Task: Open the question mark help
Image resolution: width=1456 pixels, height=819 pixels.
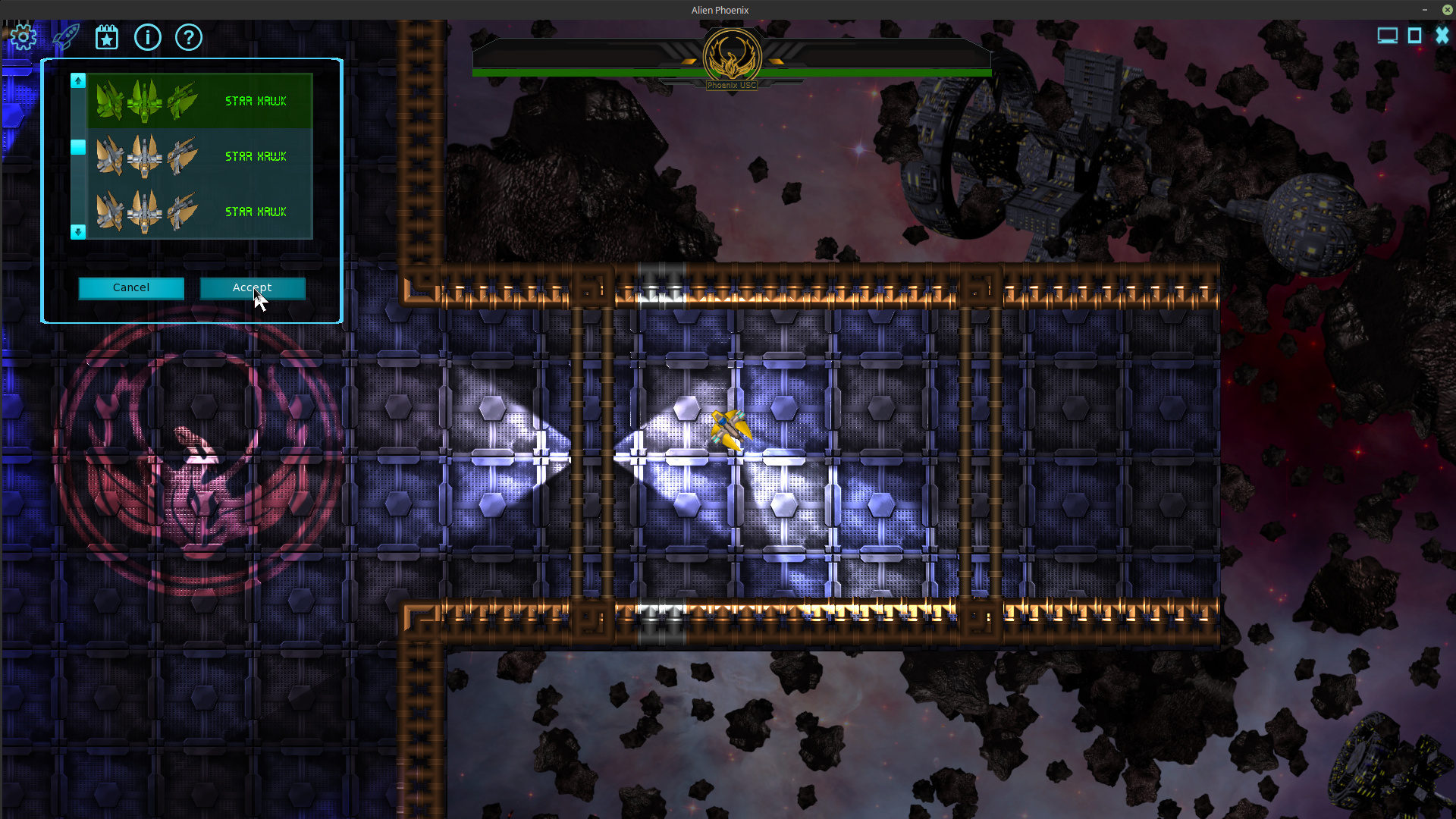Action: [189, 36]
